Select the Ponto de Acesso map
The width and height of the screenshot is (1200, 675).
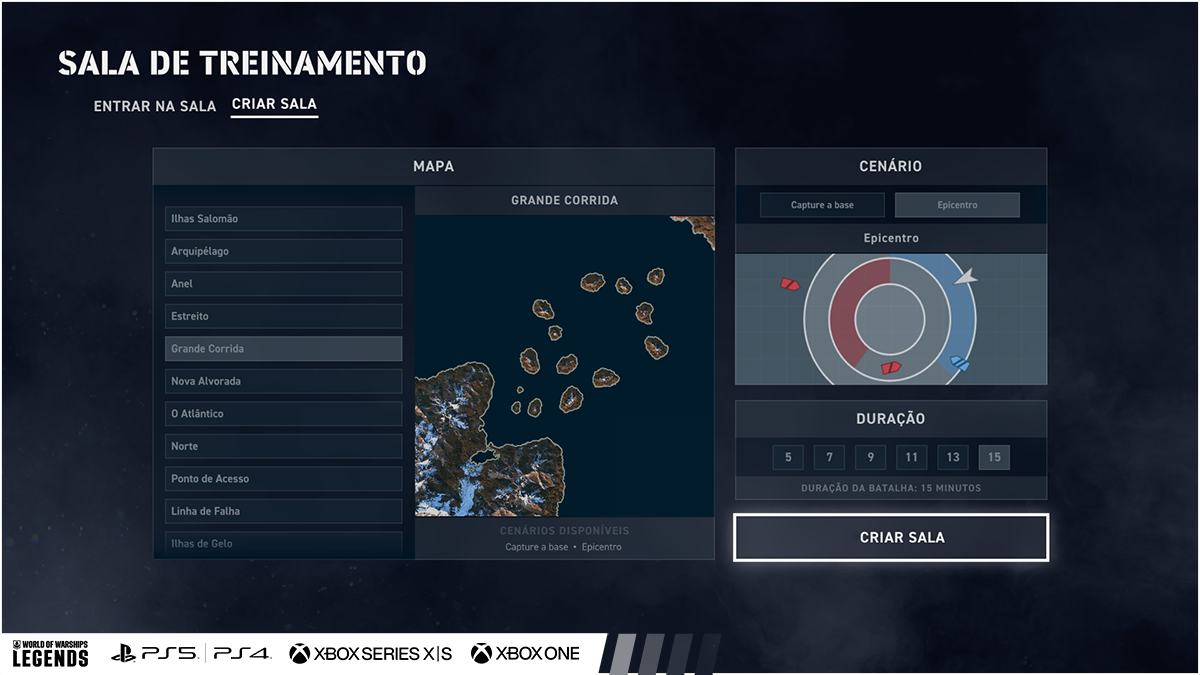click(x=283, y=479)
